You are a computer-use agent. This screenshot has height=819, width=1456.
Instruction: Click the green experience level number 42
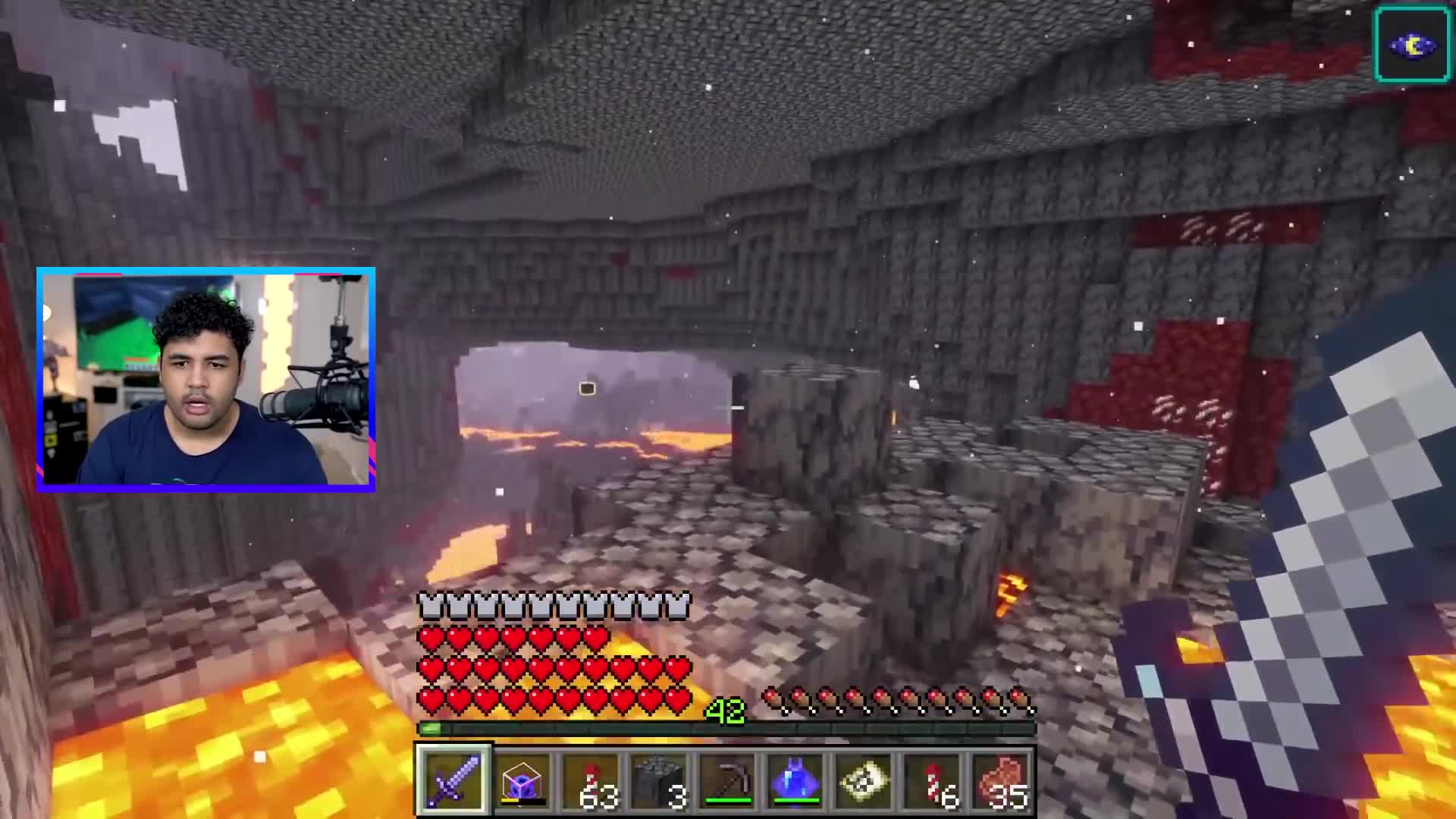pos(726,711)
